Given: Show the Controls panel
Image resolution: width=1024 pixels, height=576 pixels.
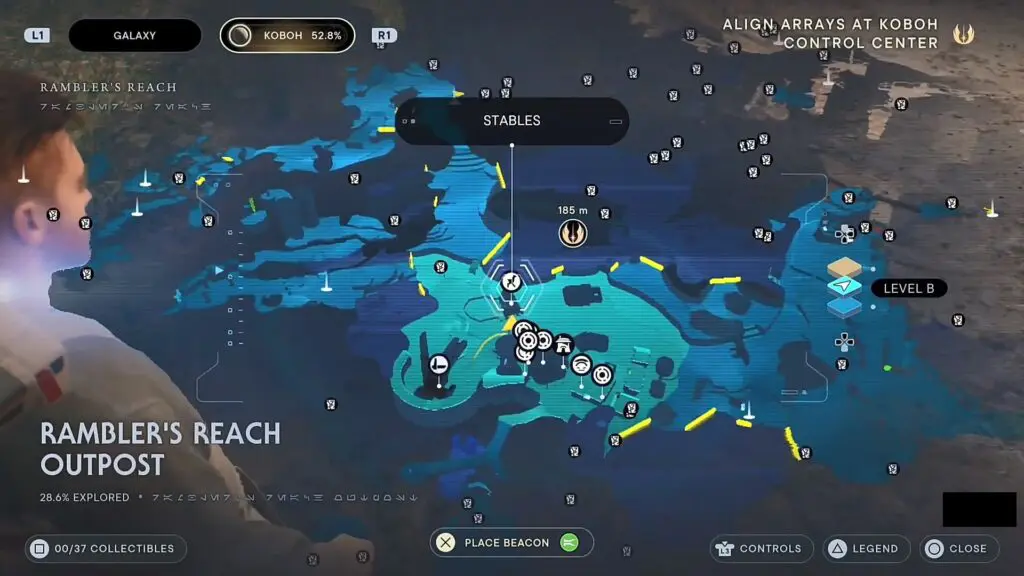Looking at the screenshot, I should [x=759, y=548].
